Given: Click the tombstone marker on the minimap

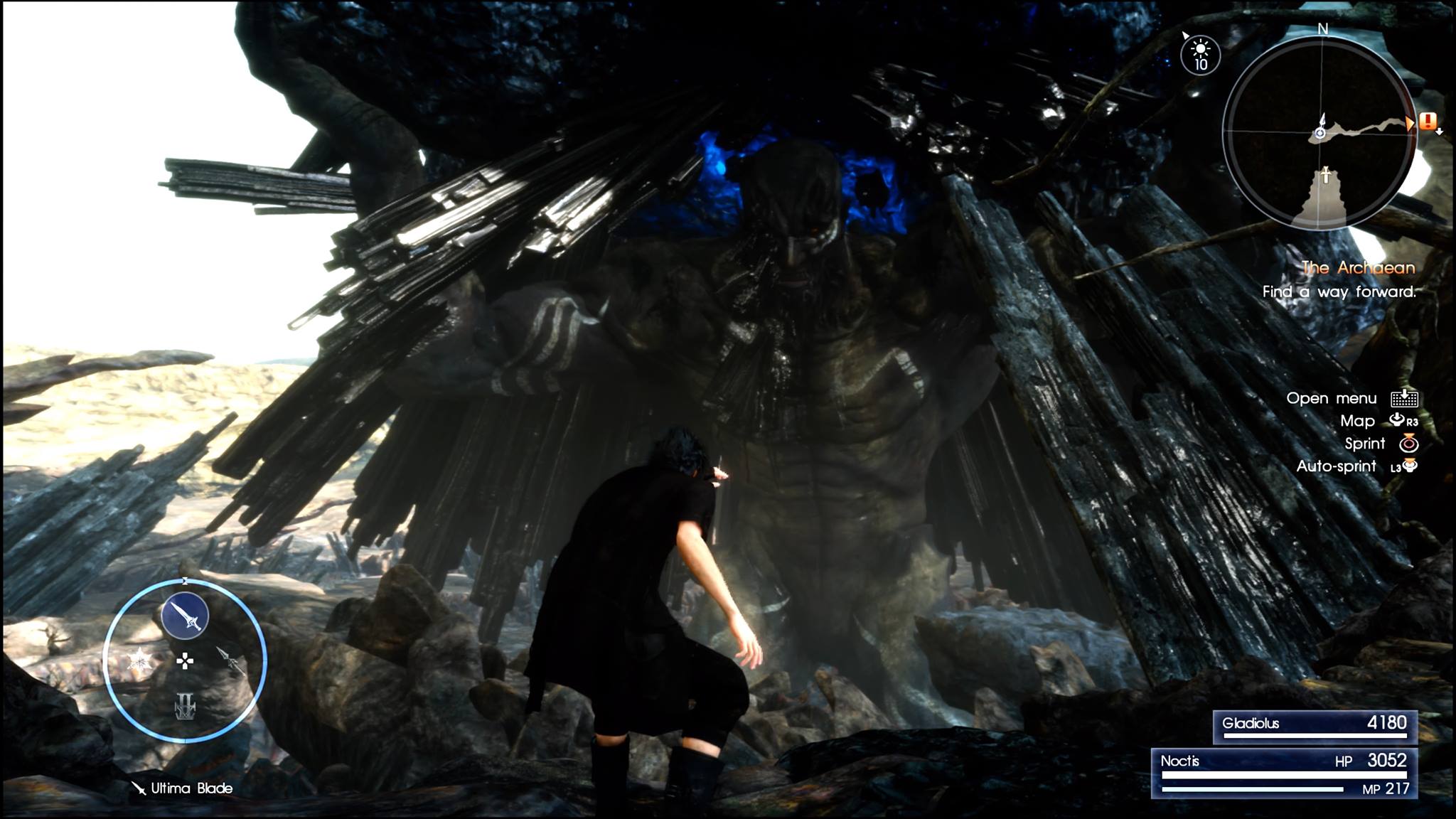Looking at the screenshot, I should pos(1325,175).
